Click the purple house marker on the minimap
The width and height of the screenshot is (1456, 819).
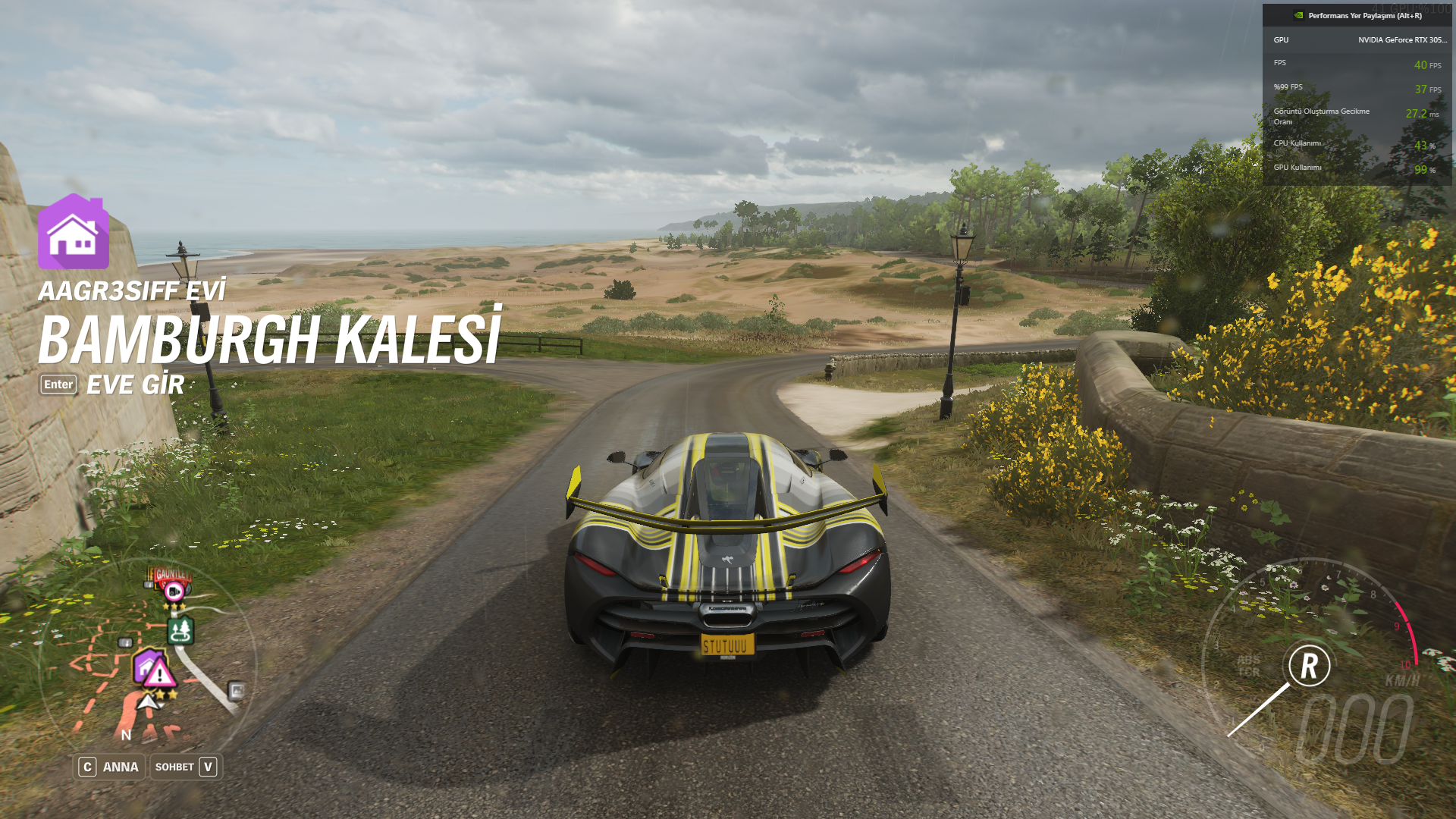pos(144,665)
